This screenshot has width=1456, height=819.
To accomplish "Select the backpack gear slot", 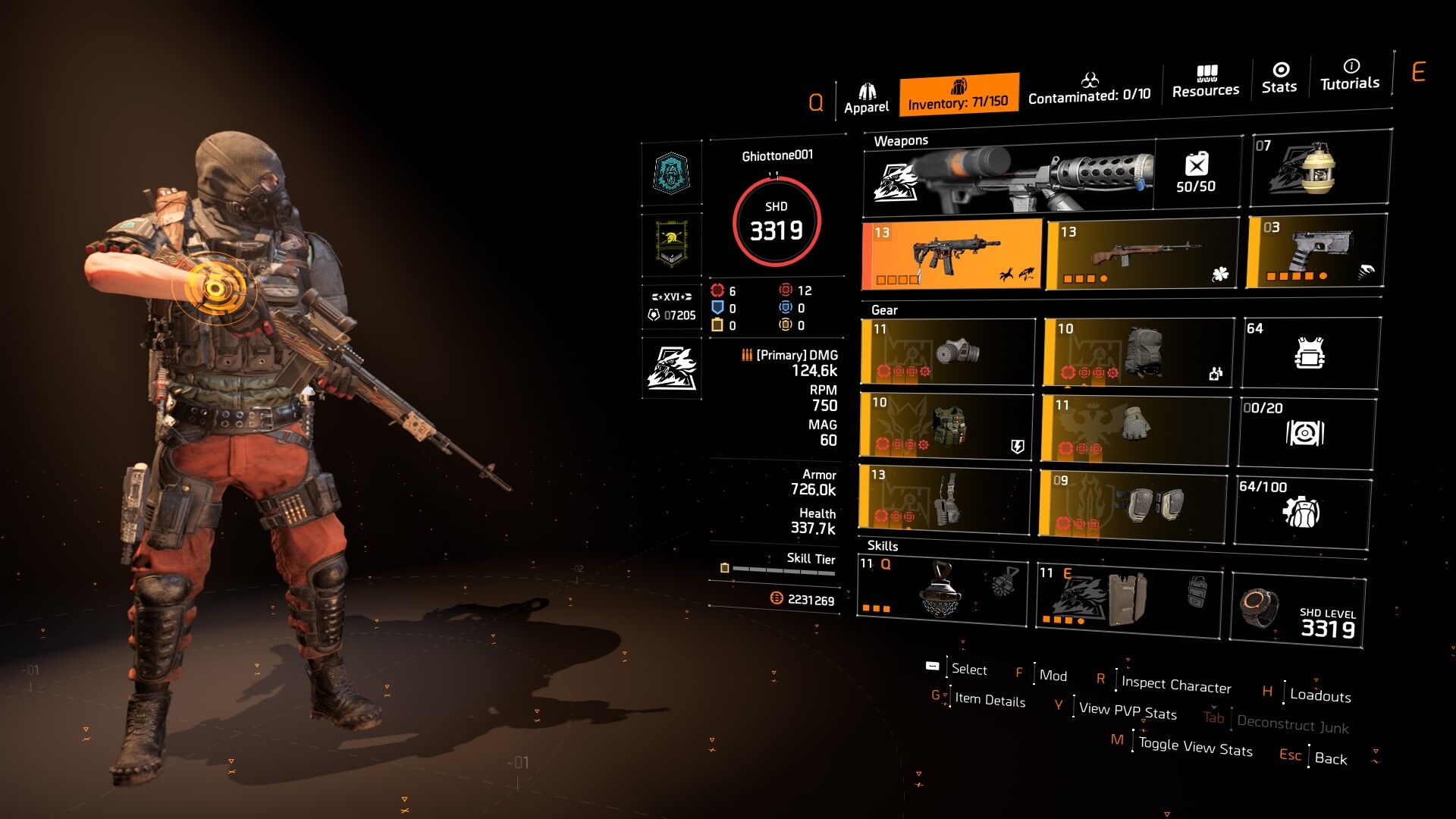I will [x=1138, y=352].
